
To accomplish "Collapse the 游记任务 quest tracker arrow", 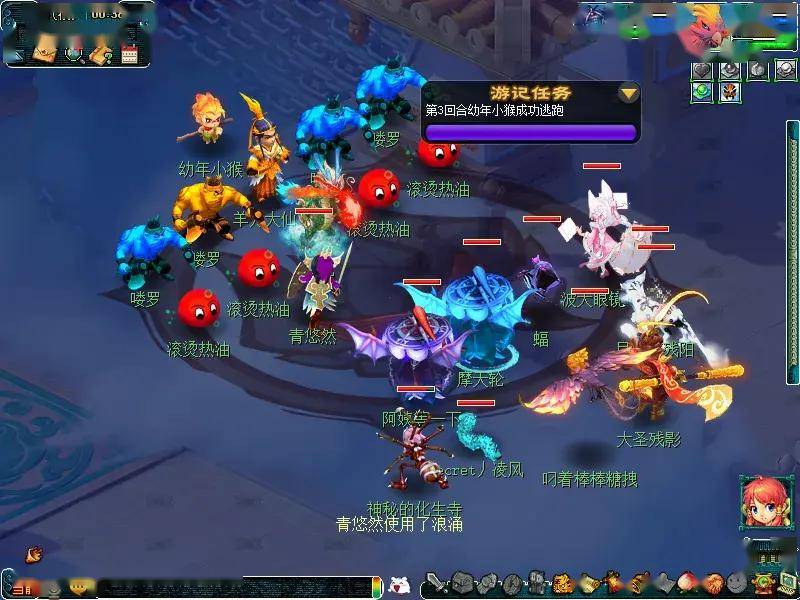I will coord(628,94).
